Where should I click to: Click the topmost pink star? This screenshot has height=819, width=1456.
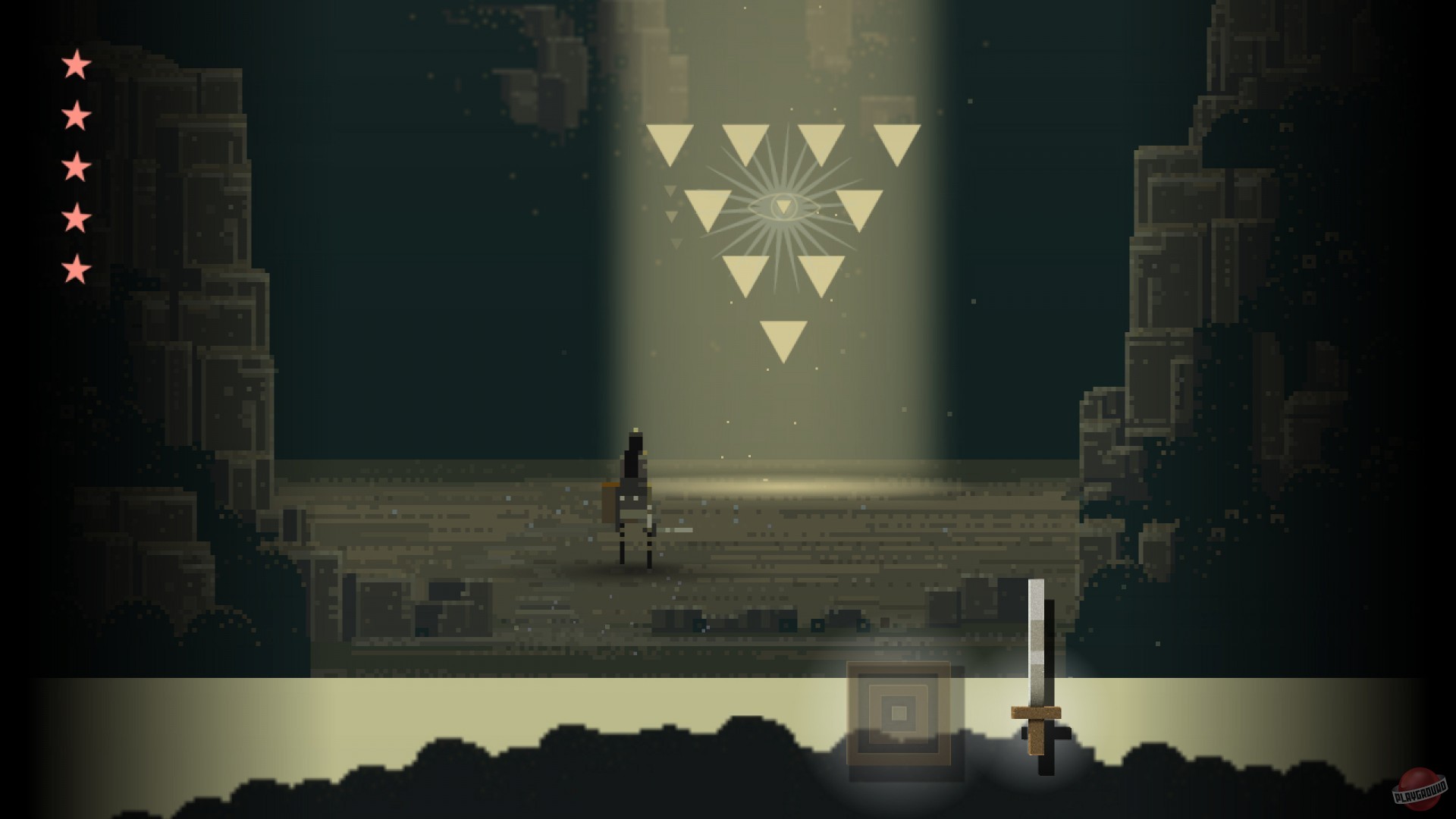pos(74,66)
